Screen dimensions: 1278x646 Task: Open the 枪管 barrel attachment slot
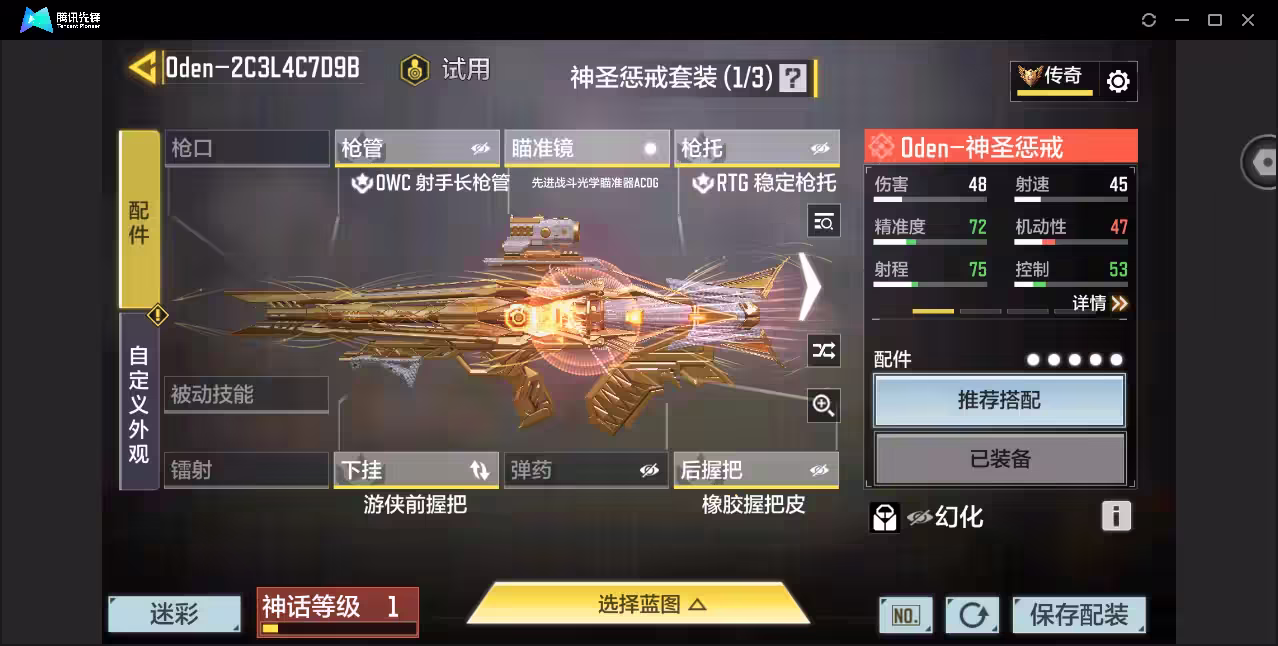tap(417, 148)
